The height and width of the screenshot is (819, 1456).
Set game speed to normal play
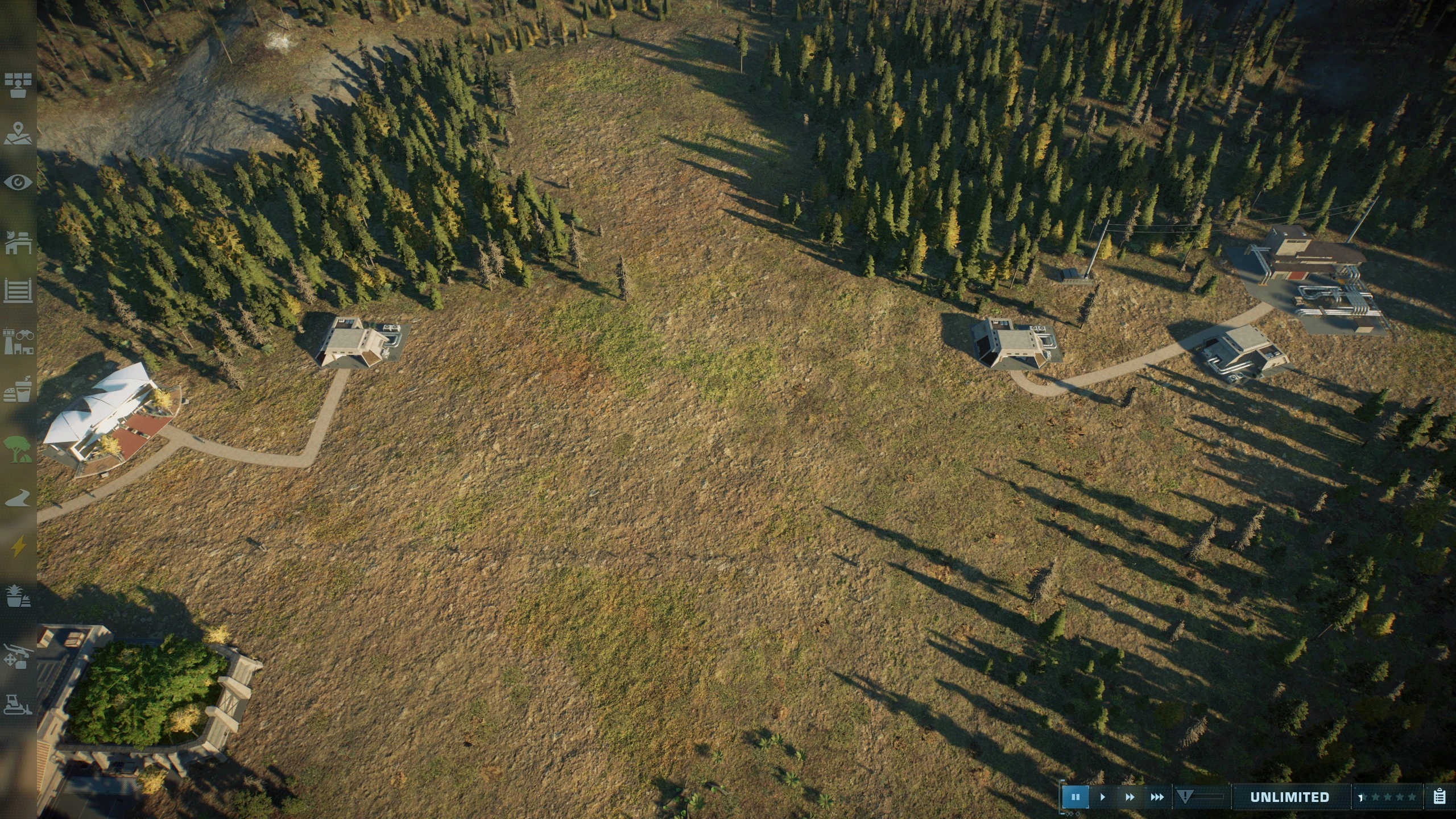pyautogui.click(x=1102, y=797)
